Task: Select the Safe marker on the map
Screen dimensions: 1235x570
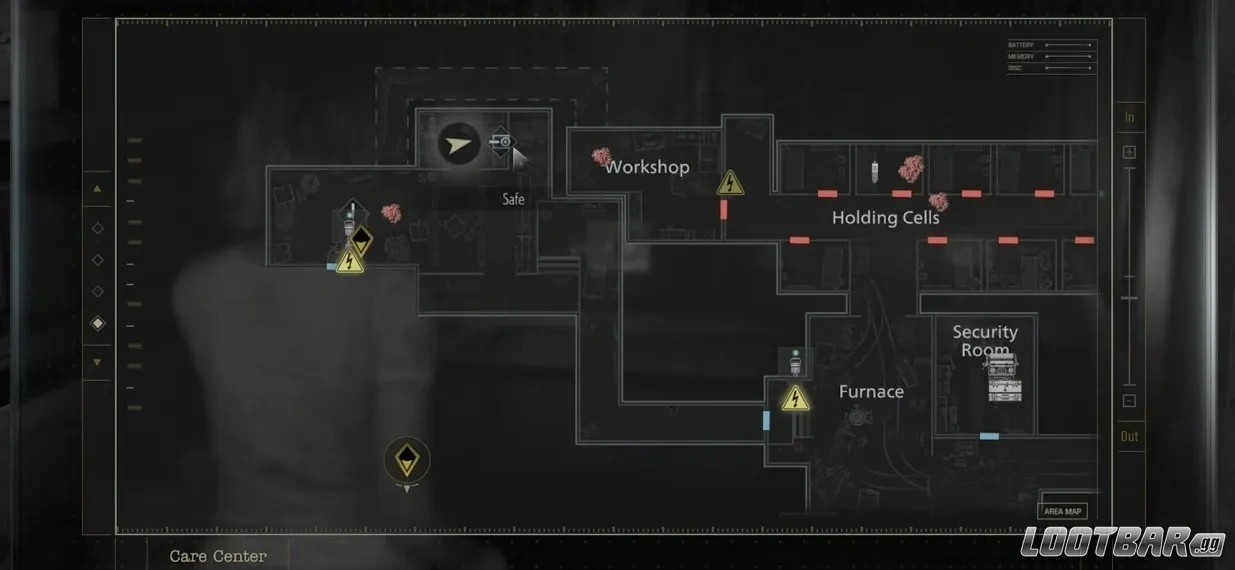Action: 502,142
